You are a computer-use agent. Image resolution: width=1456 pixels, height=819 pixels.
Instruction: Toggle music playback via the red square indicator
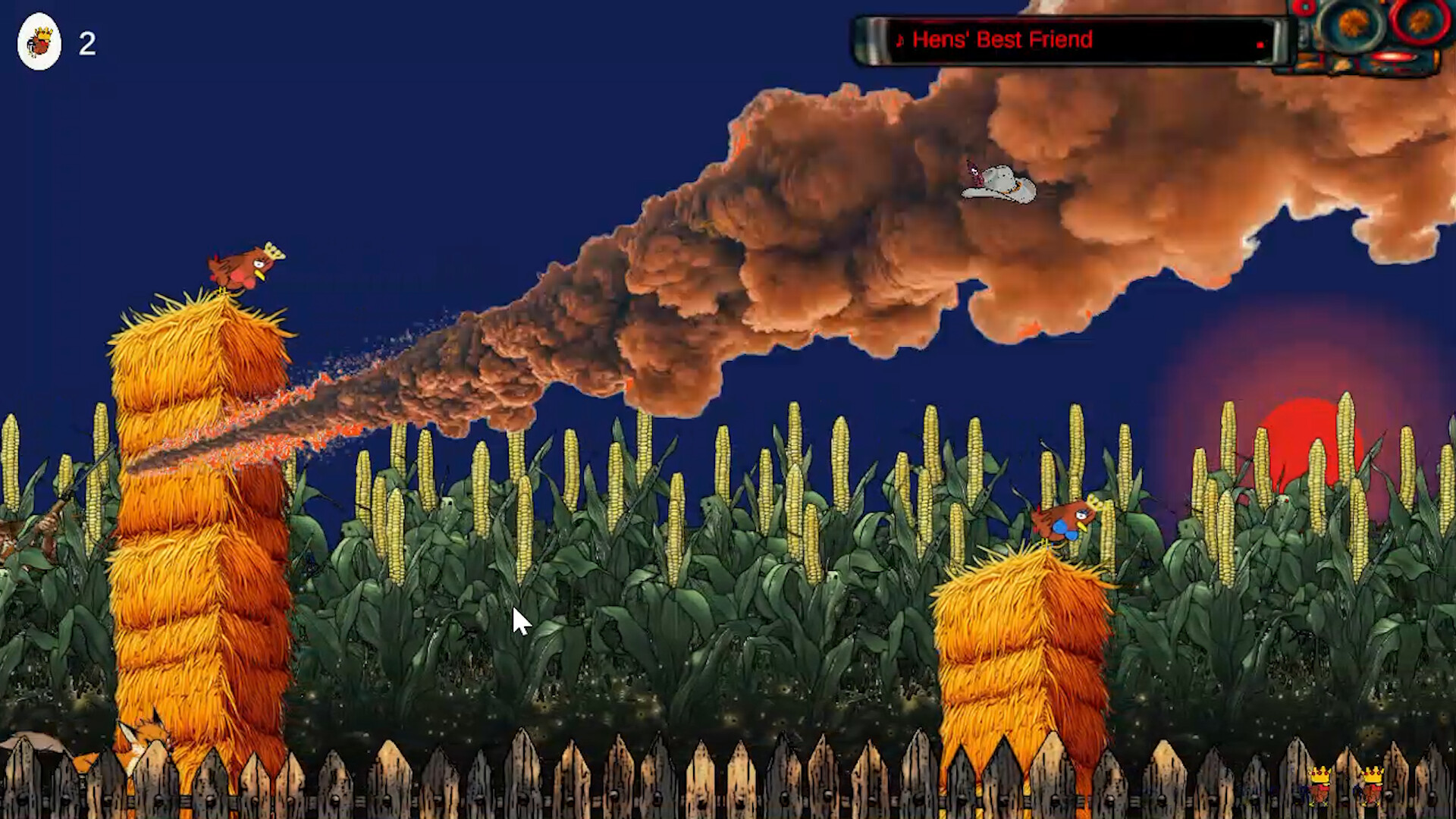pyautogui.click(x=1260, y=44)
